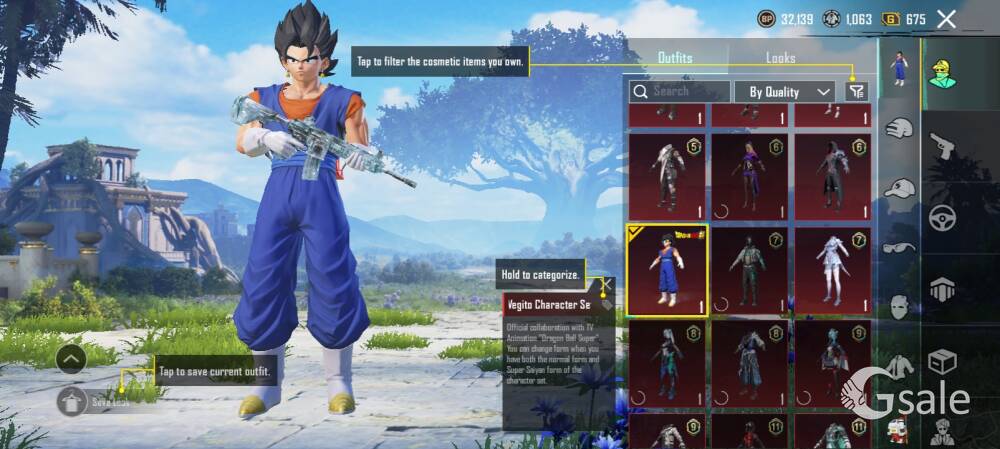Show the glasses category
Viewport: 1000px width, 449px height.
[899, 248]
